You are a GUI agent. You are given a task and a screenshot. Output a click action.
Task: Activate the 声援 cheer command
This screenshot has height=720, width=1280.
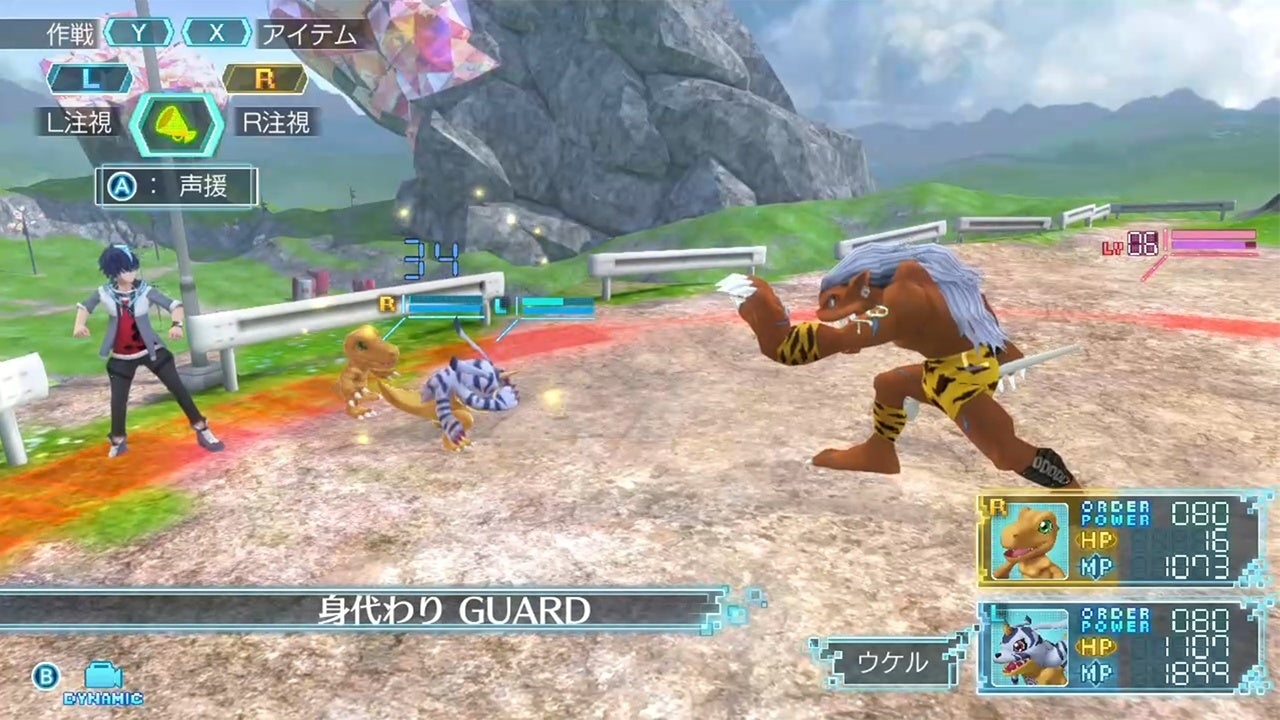point(177,187)
